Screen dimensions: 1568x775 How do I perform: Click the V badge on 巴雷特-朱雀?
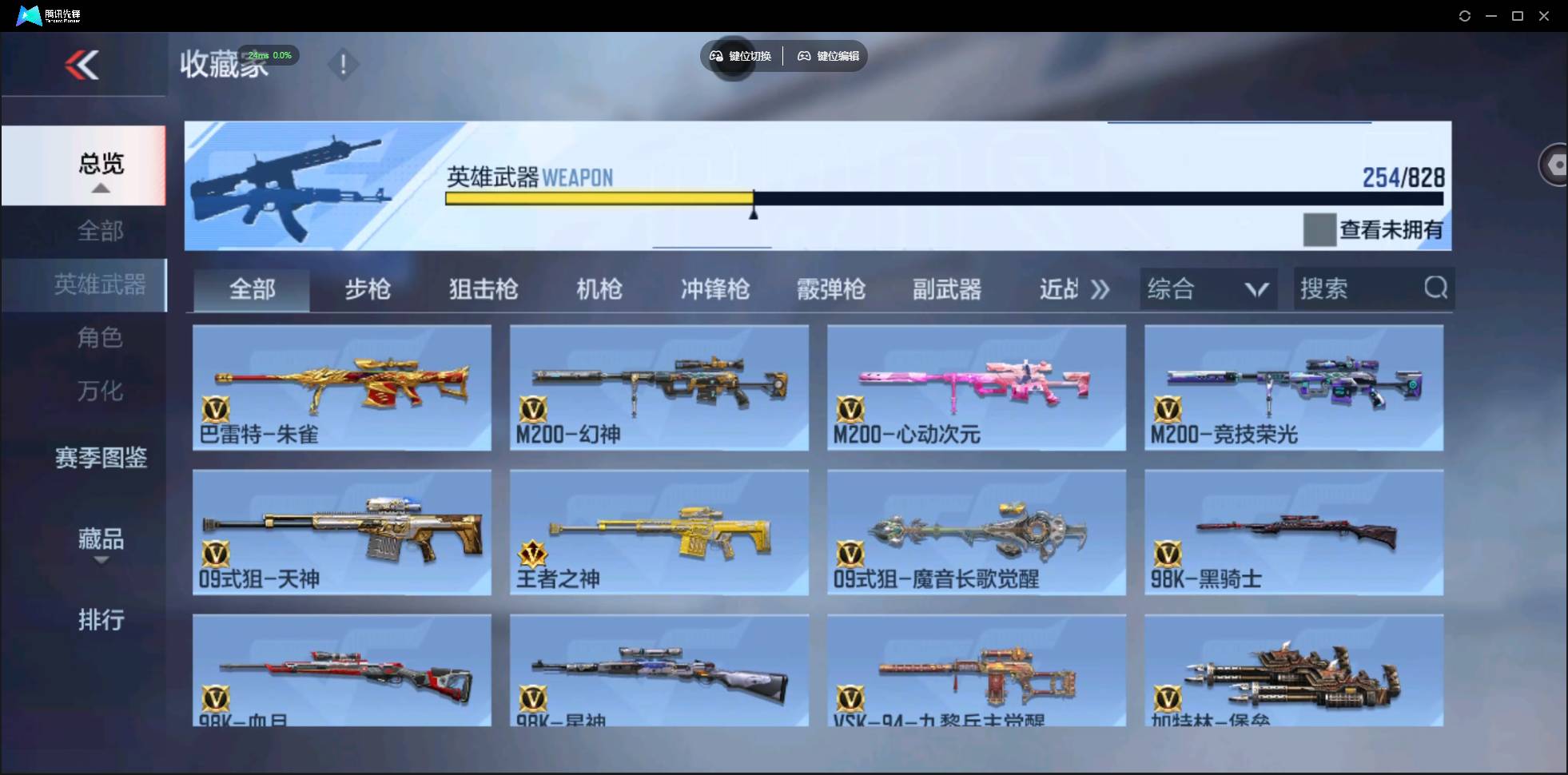pyautogui.click(x=213, y=411)
